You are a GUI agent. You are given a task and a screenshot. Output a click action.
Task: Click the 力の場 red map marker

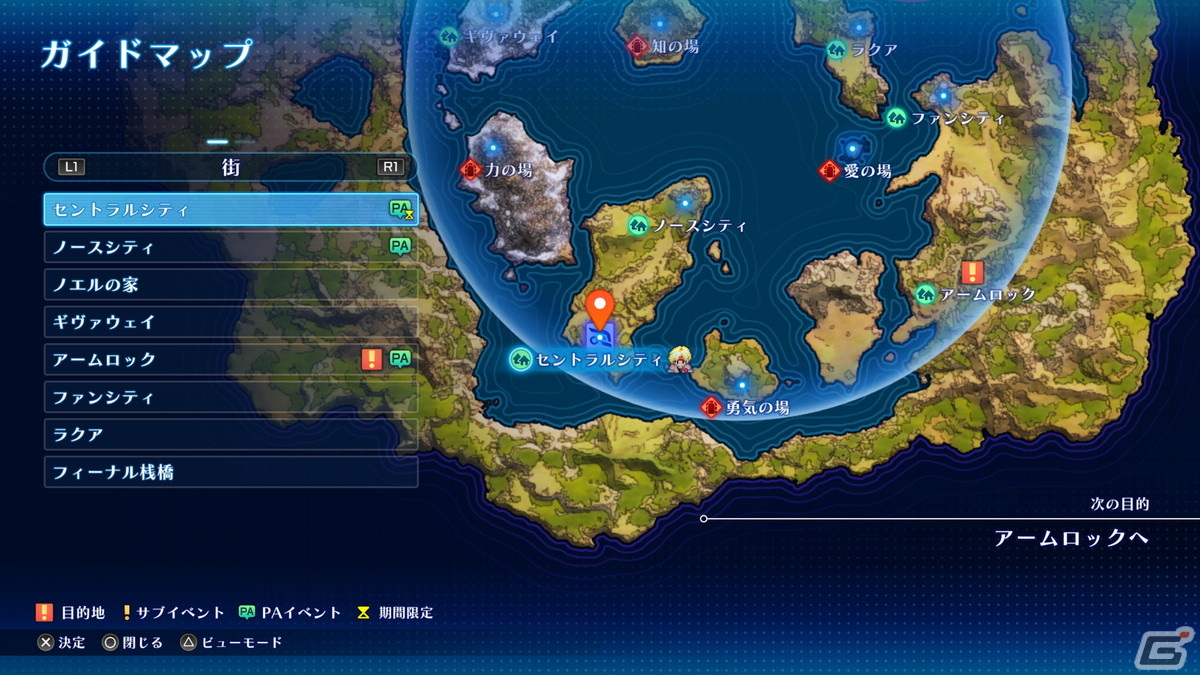471,170
